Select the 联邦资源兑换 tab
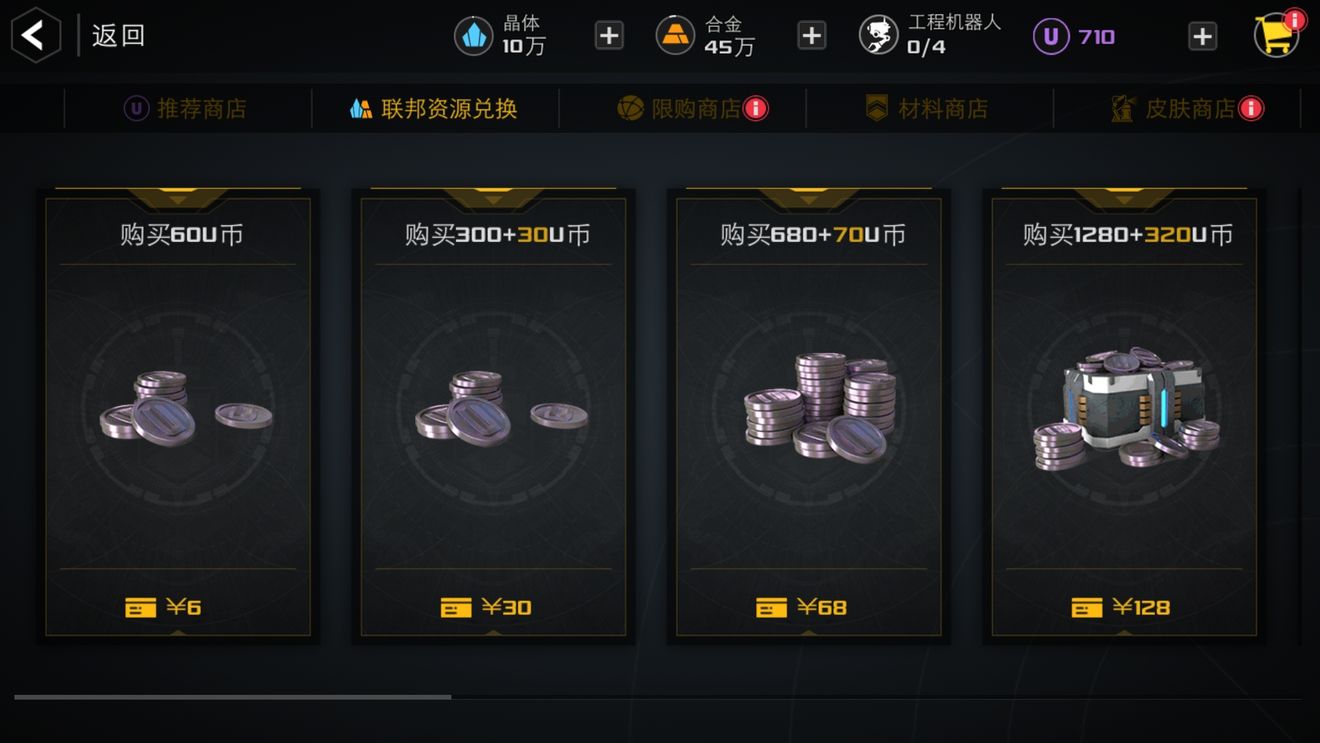Screen dimensions: 1320x743 pyautogui.click(x=434, y=108)
